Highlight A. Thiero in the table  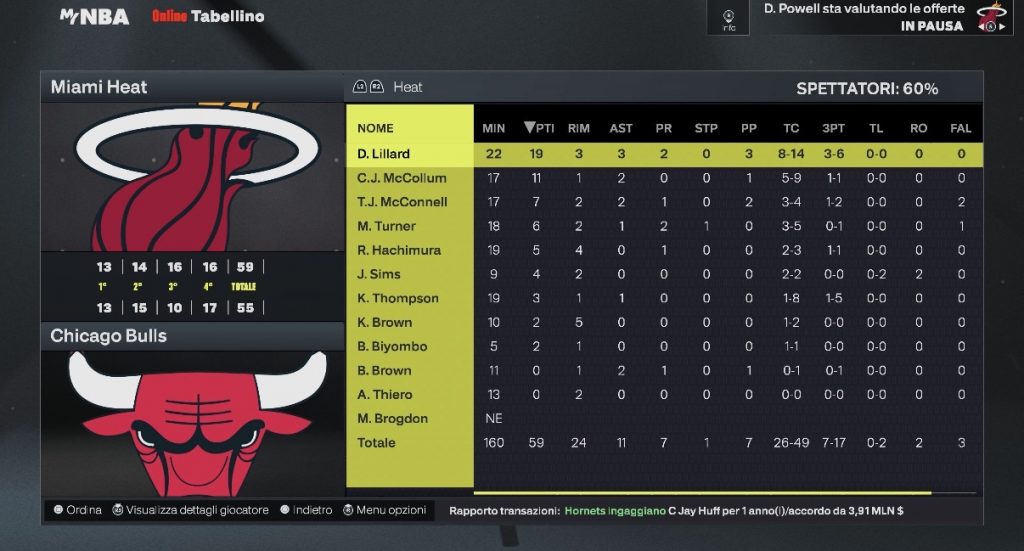pos(385,394)
